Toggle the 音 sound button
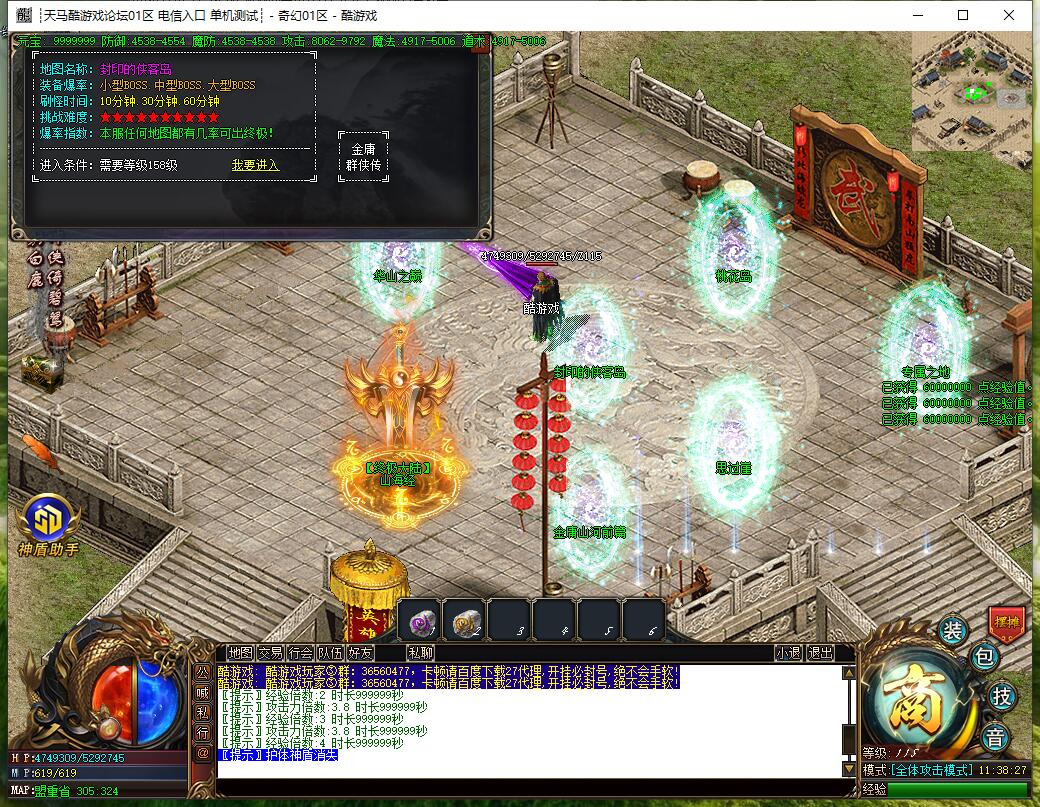1040x807 pixels. tap(995, 738)
